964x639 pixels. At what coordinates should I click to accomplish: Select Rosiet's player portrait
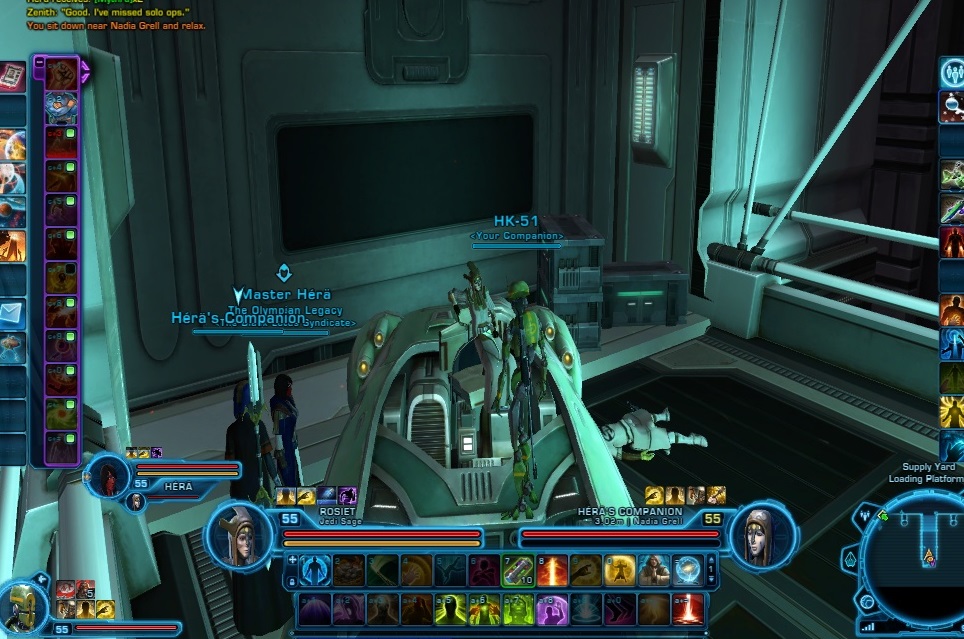pyautogui.click(x=239, y=537)
